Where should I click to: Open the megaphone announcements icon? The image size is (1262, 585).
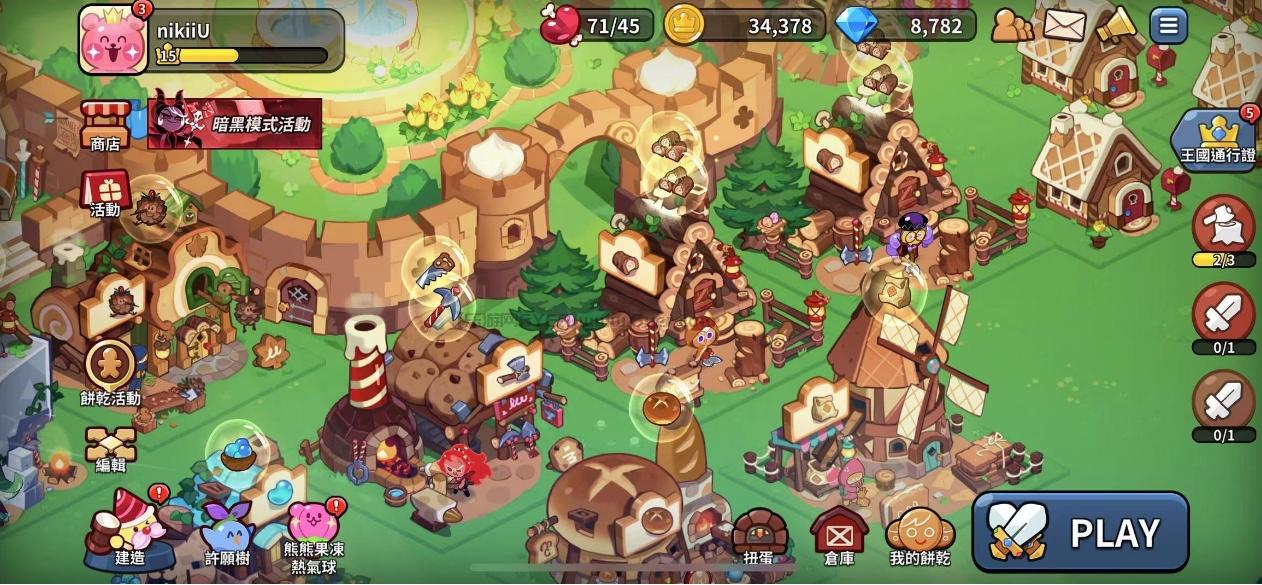(x=1115, y=25)
